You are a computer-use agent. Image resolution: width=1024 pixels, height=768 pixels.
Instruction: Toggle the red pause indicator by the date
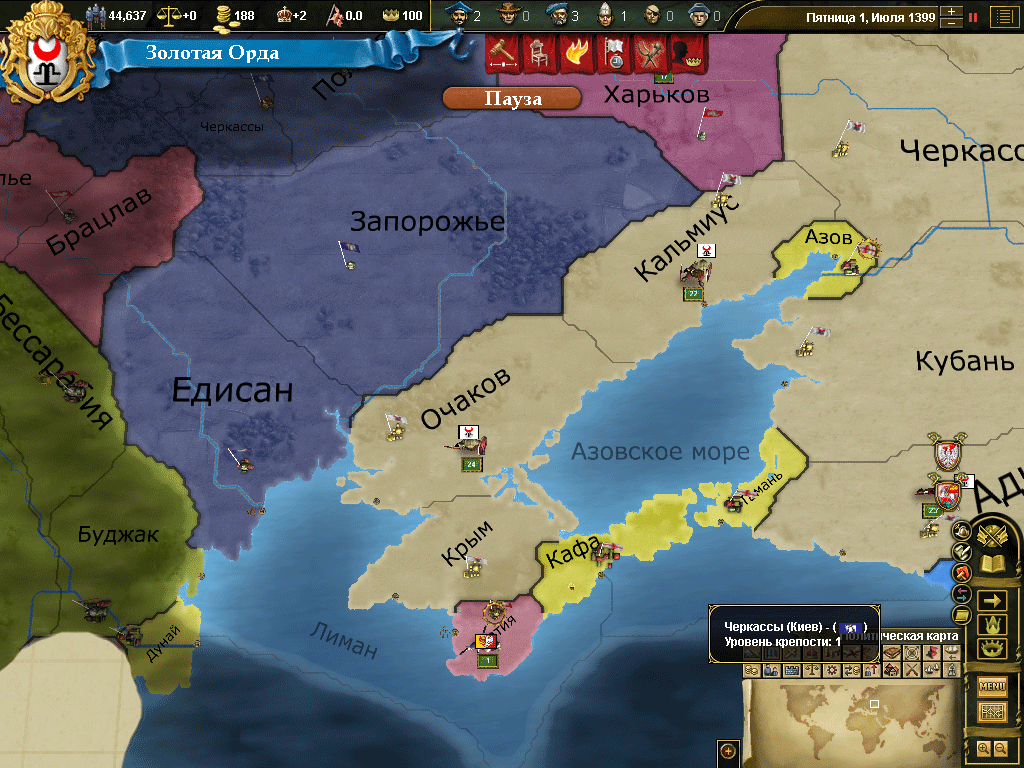[x=972, y=17]
